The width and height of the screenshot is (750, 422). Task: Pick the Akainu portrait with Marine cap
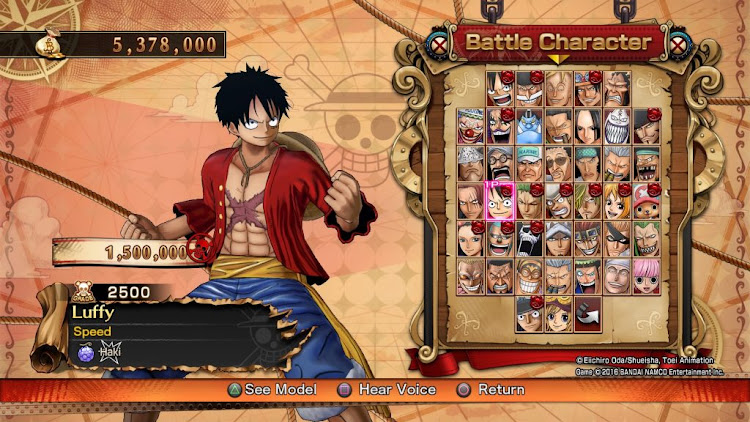click(530, 163)
